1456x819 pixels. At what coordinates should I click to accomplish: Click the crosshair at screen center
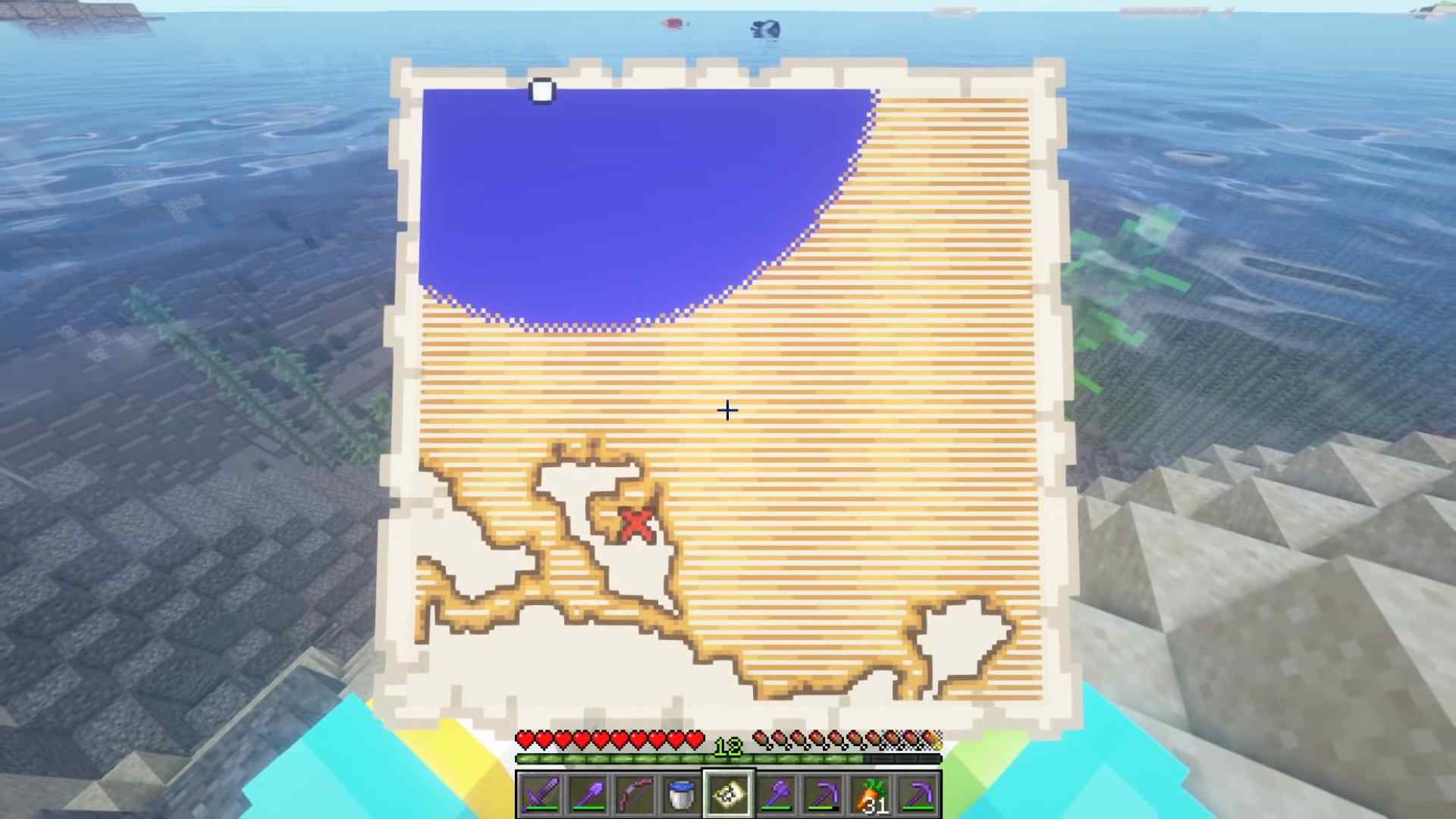[726, 410]
